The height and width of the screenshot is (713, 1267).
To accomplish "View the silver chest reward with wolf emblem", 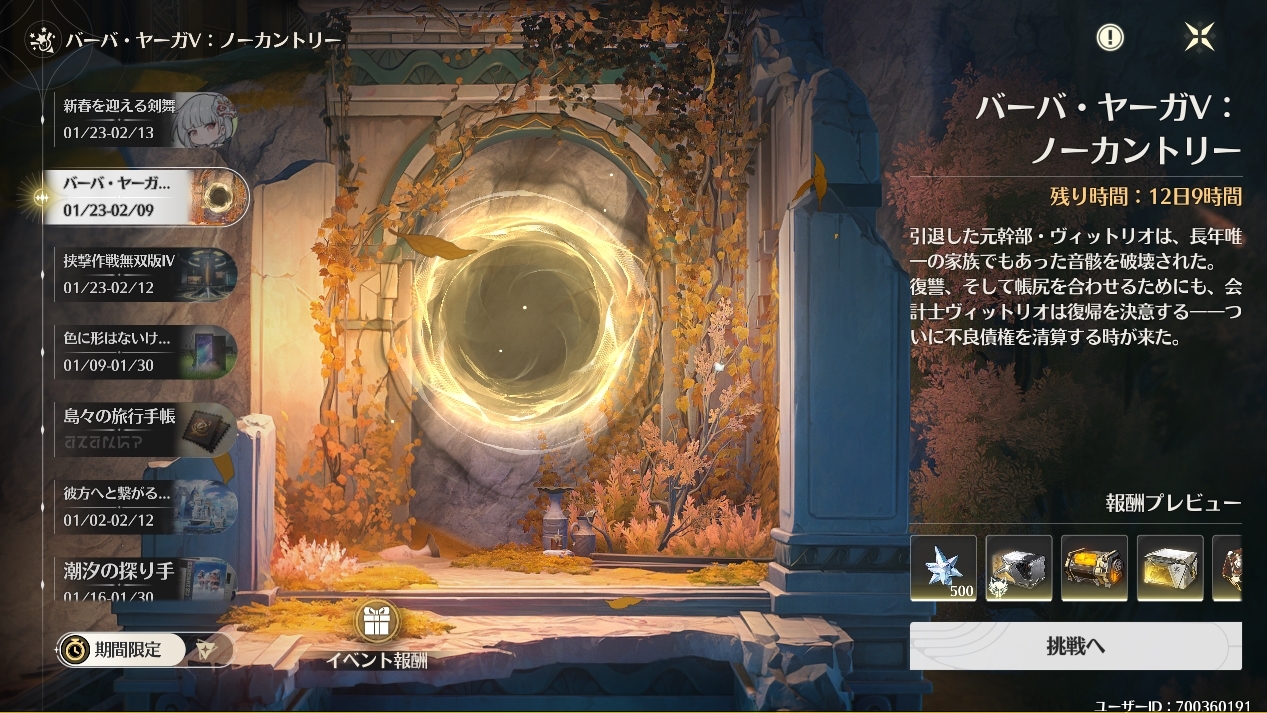I will 1019,568.
